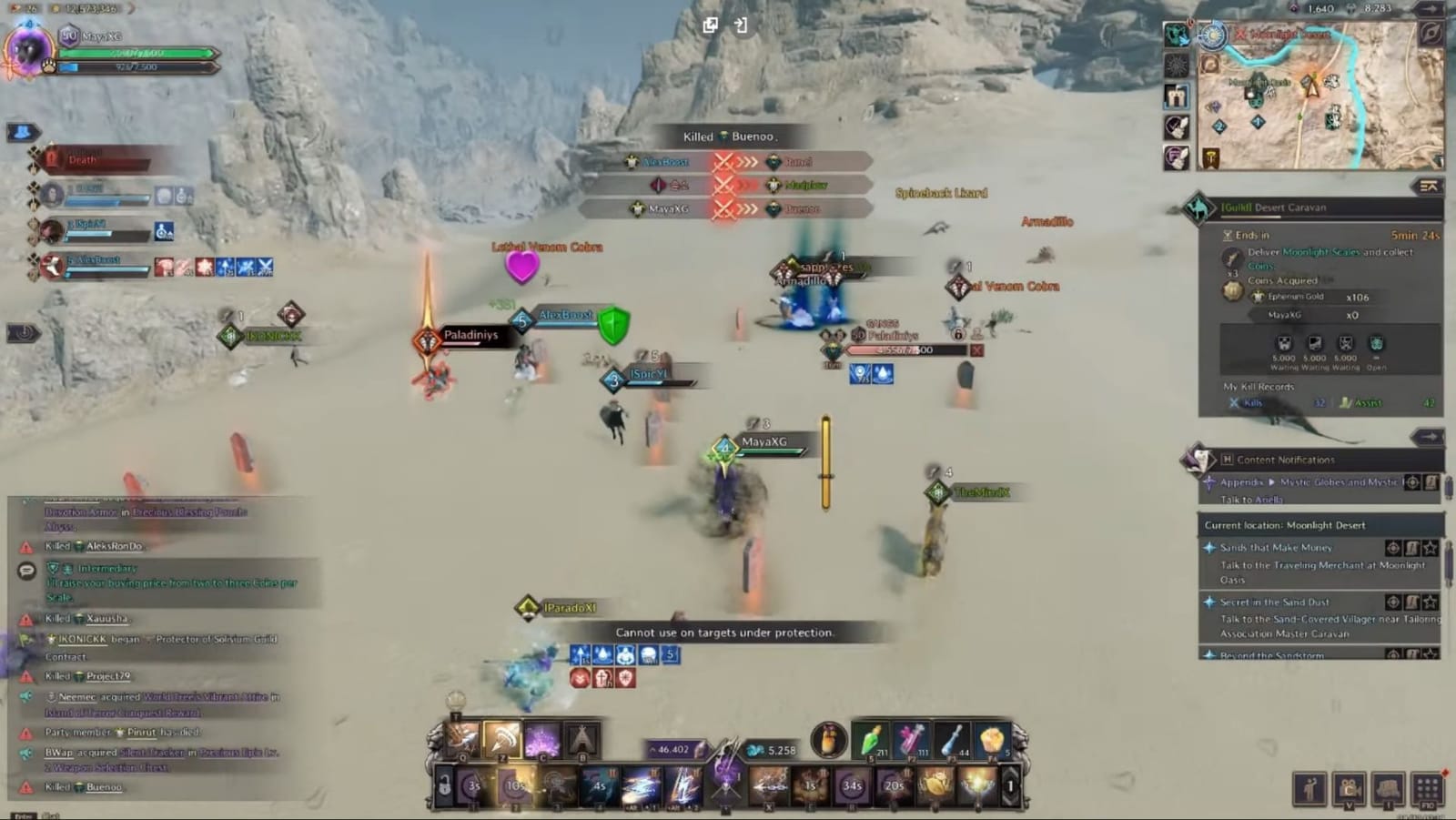
Task: Select the video camera view icon labeled V
Action: 1348,788
